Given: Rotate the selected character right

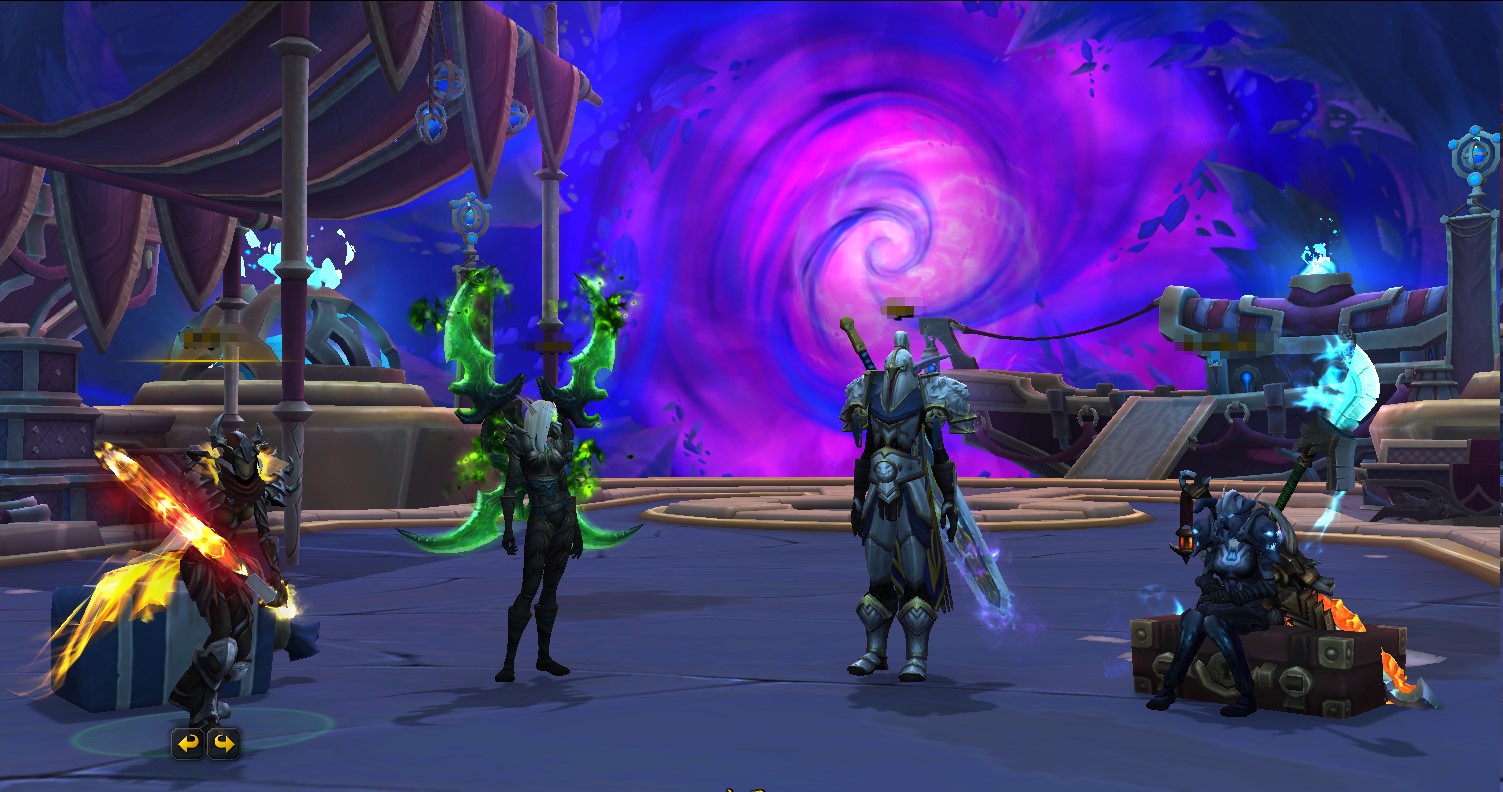Looking at the screenshot, I should [223, 743].
